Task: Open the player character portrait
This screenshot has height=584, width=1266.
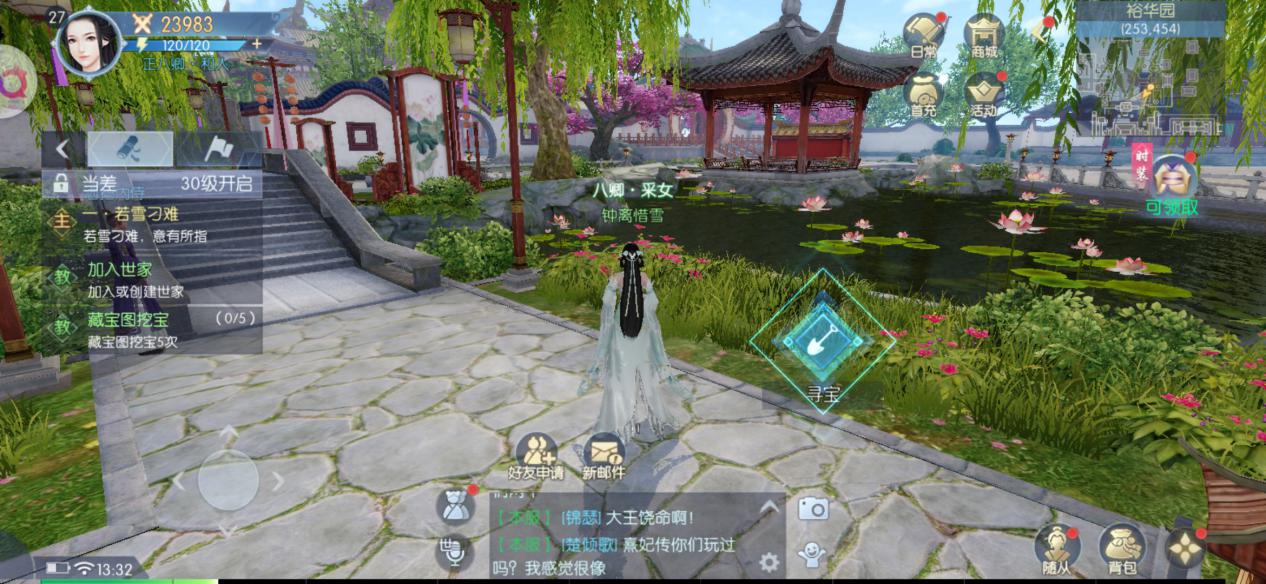Action: pos(88,42)
